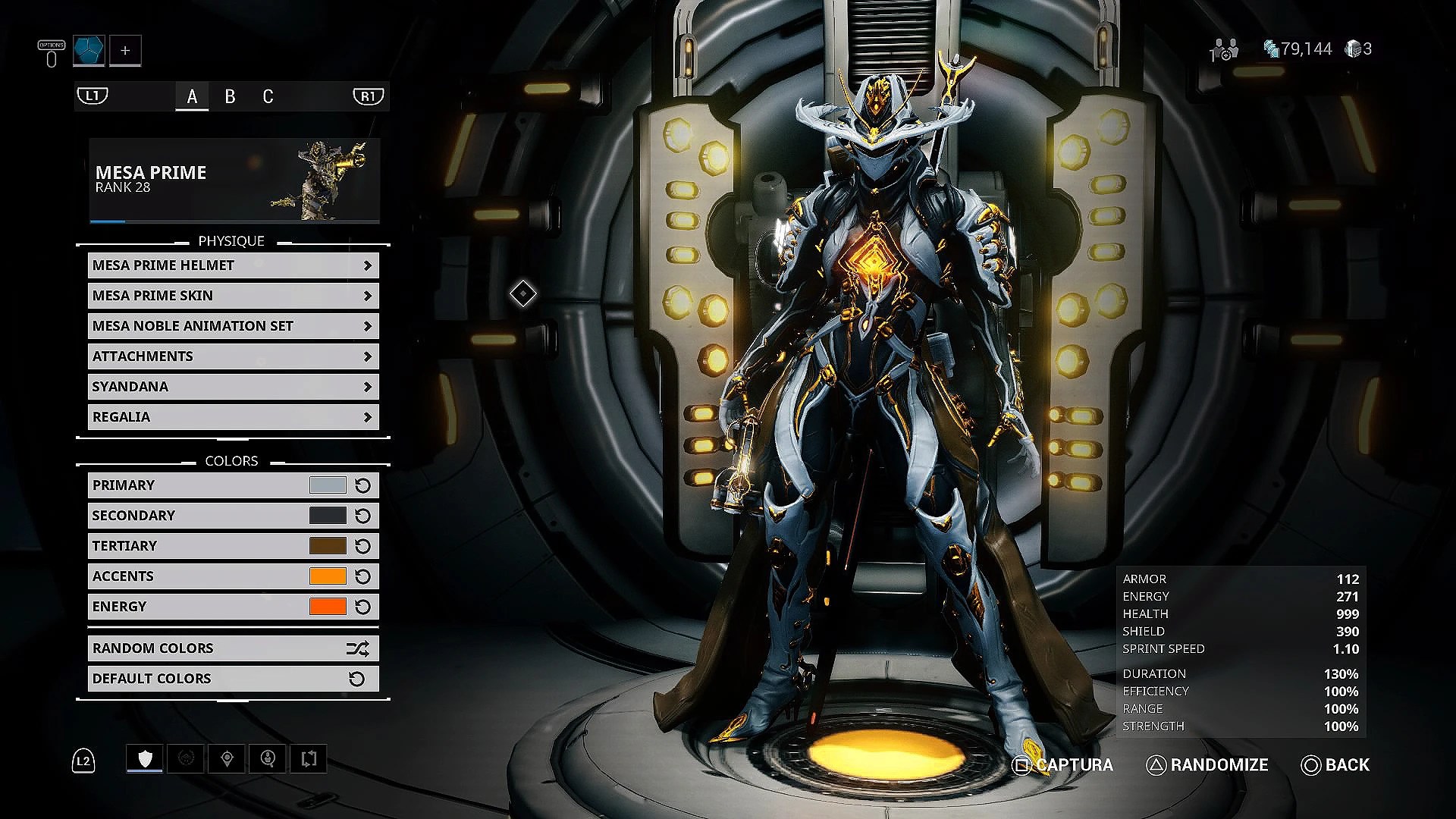
Task: Restore Default Colors
Action: [x=233, y=679]
